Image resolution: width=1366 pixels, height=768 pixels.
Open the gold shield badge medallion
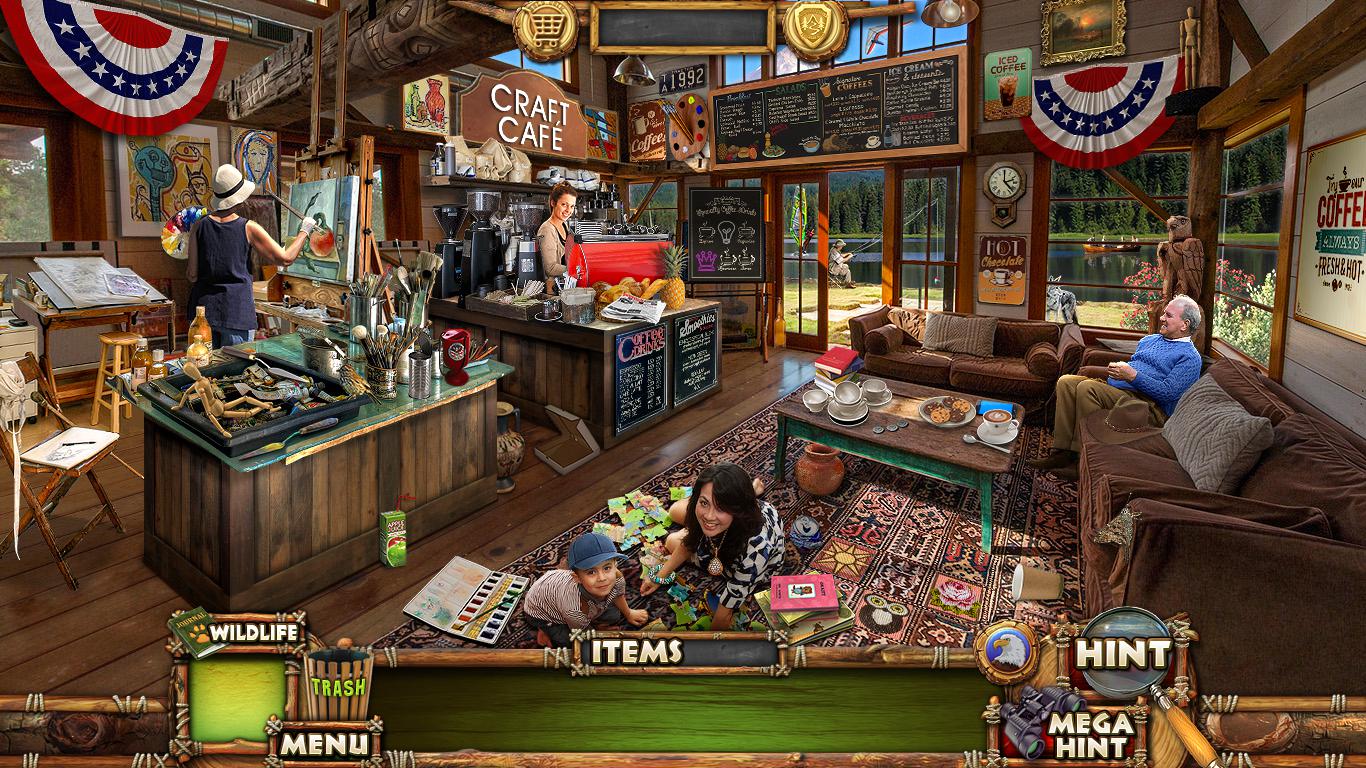tap(815, 28)
